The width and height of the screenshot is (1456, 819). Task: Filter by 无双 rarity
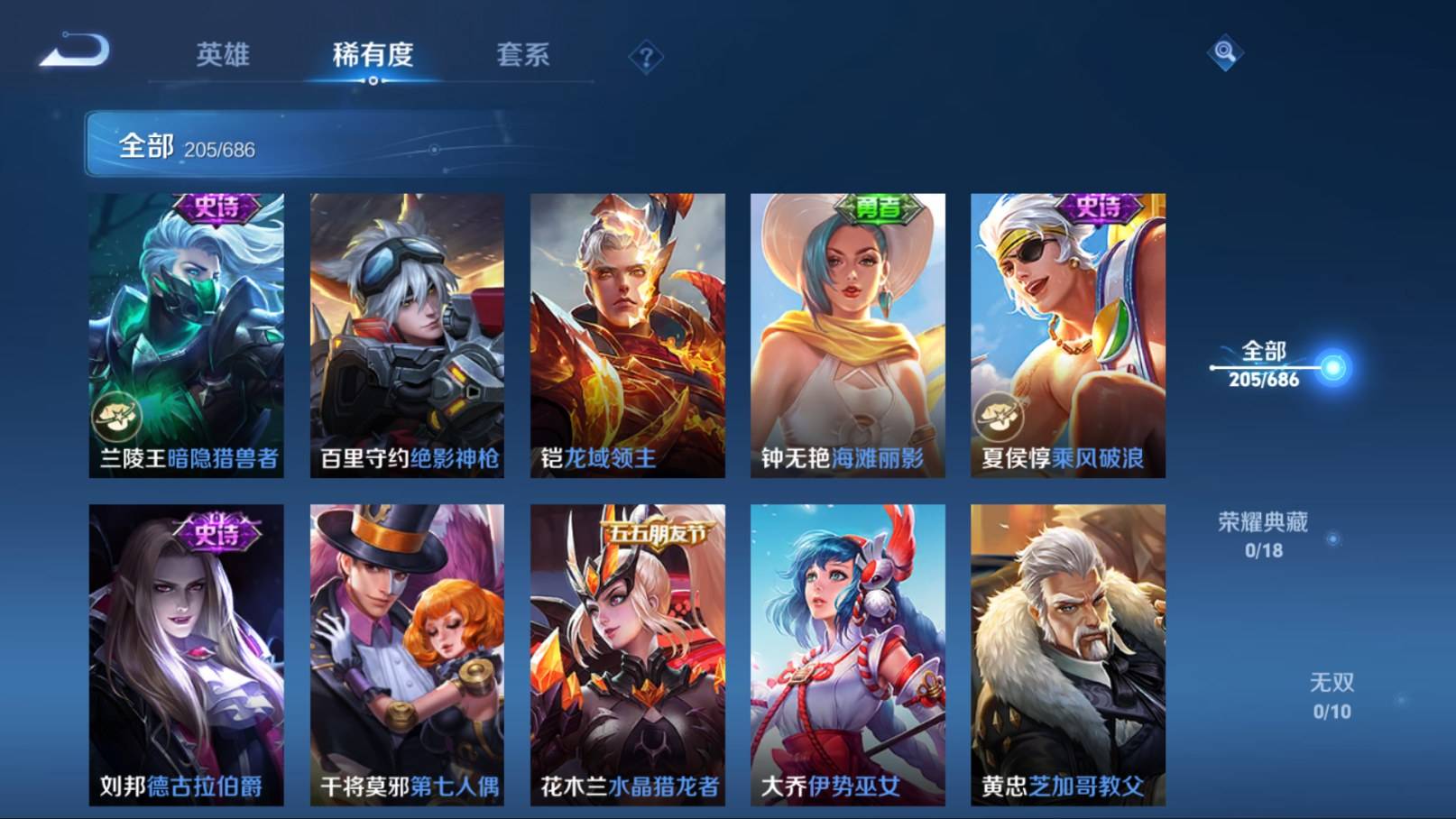tap(1332, 695)
